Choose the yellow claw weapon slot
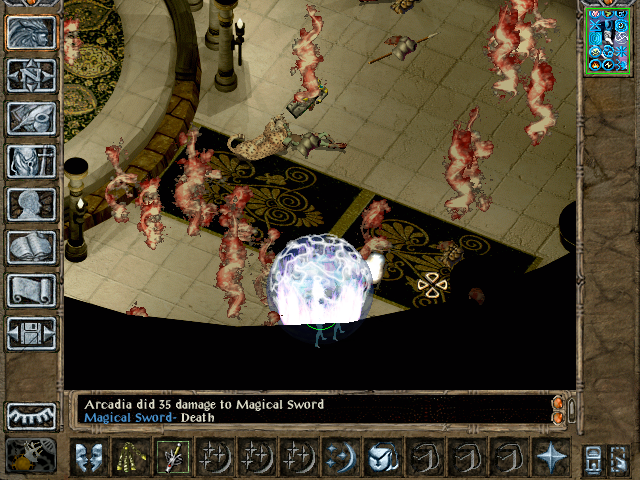 pyautogui.click(x=129, y=456)
